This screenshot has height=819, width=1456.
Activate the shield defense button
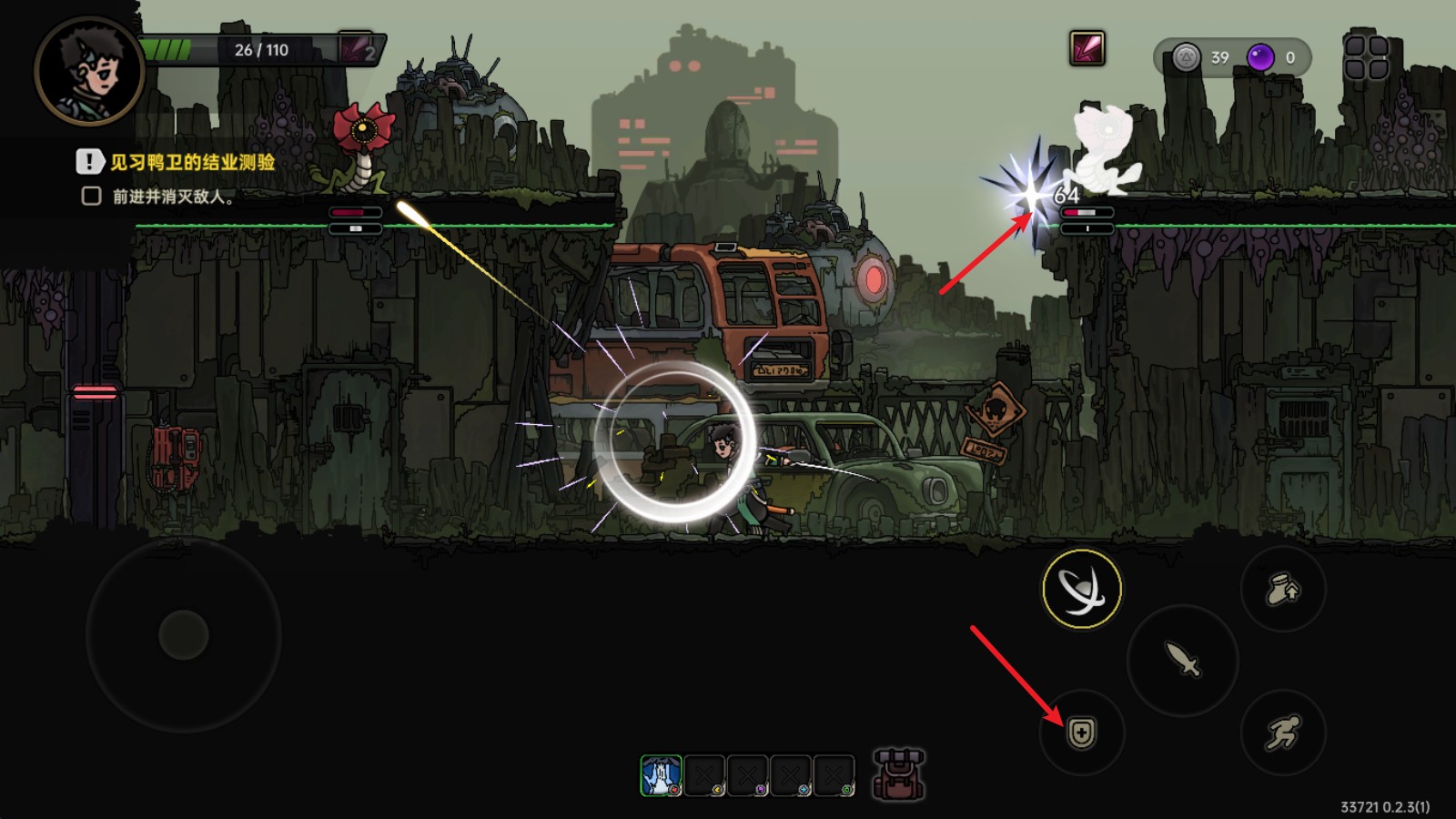click(1081, 733)
